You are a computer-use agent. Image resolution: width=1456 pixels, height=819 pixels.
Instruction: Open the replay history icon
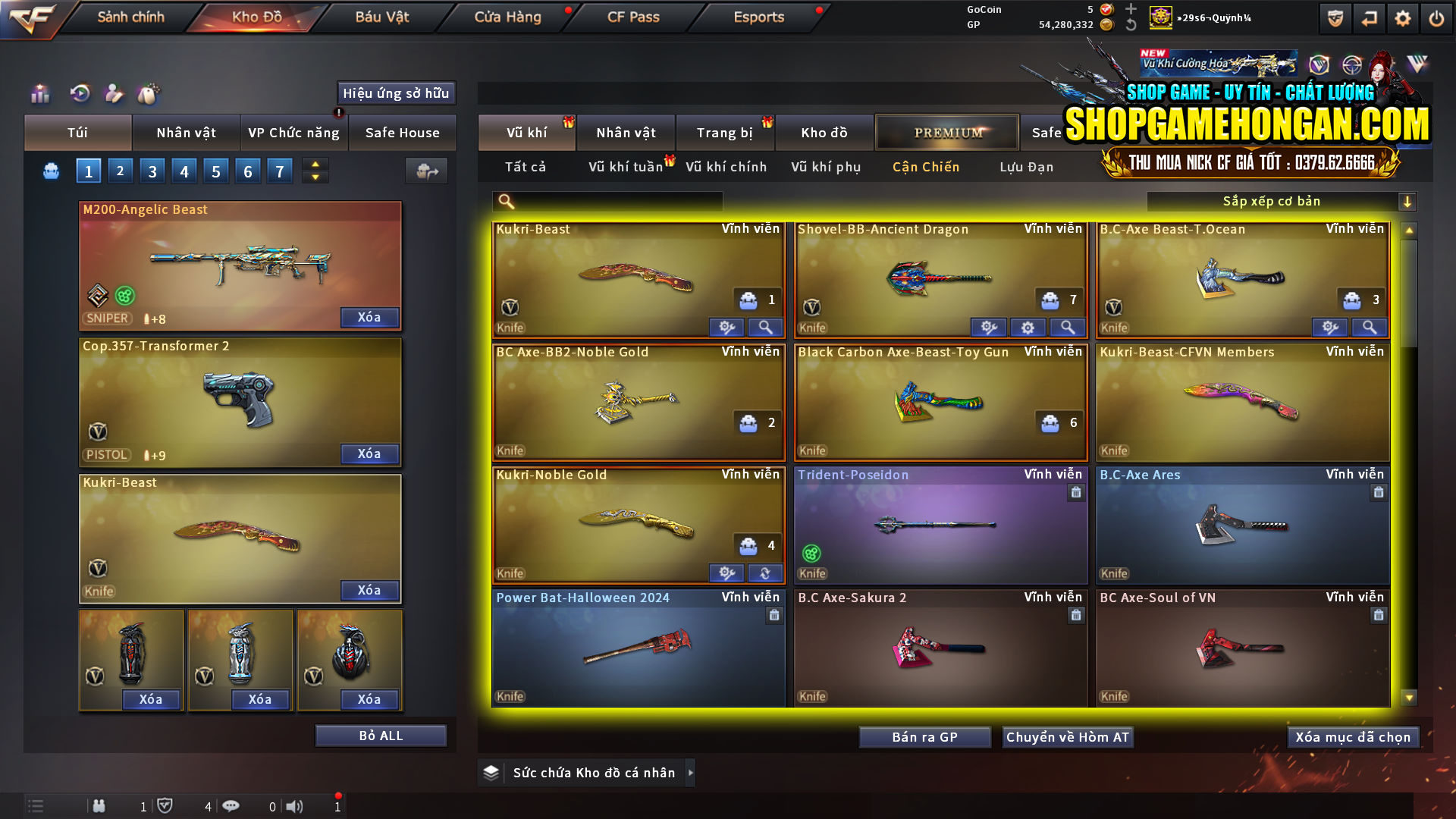(79, 94)
